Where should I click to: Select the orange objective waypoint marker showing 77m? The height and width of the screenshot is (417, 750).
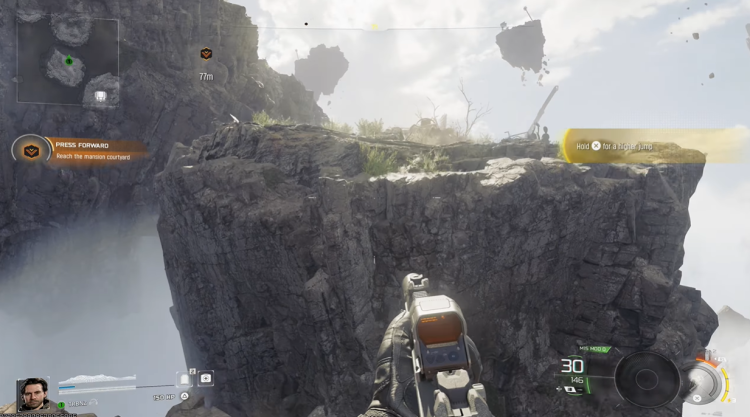pyautogui.click(x=206, y=54)
